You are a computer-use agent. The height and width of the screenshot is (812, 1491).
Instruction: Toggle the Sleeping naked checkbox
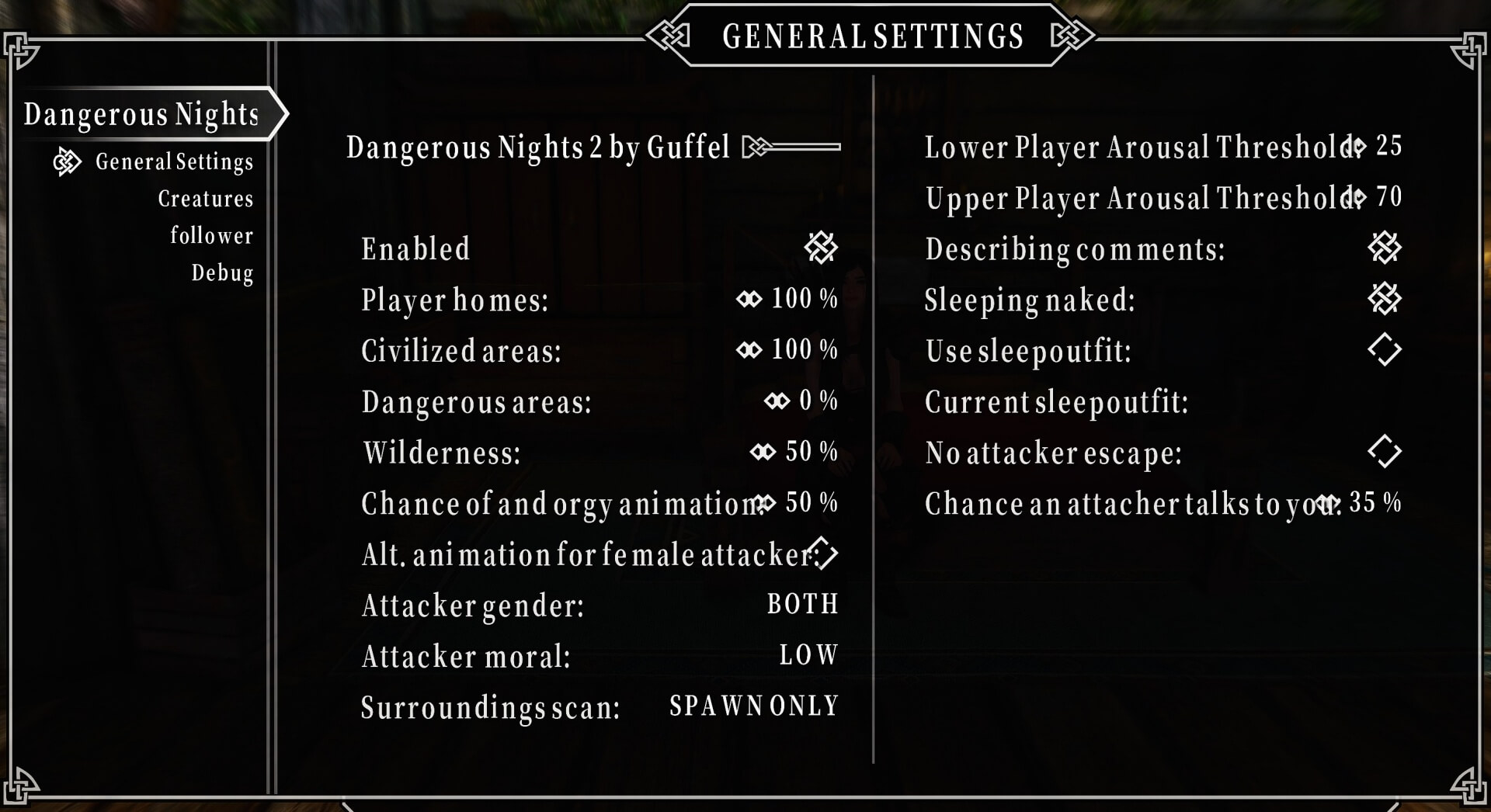click(1385, 299)
